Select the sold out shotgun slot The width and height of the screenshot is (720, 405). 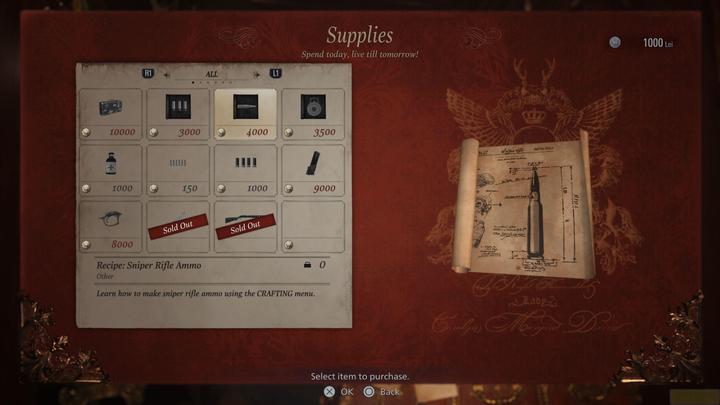click(245, 227)
